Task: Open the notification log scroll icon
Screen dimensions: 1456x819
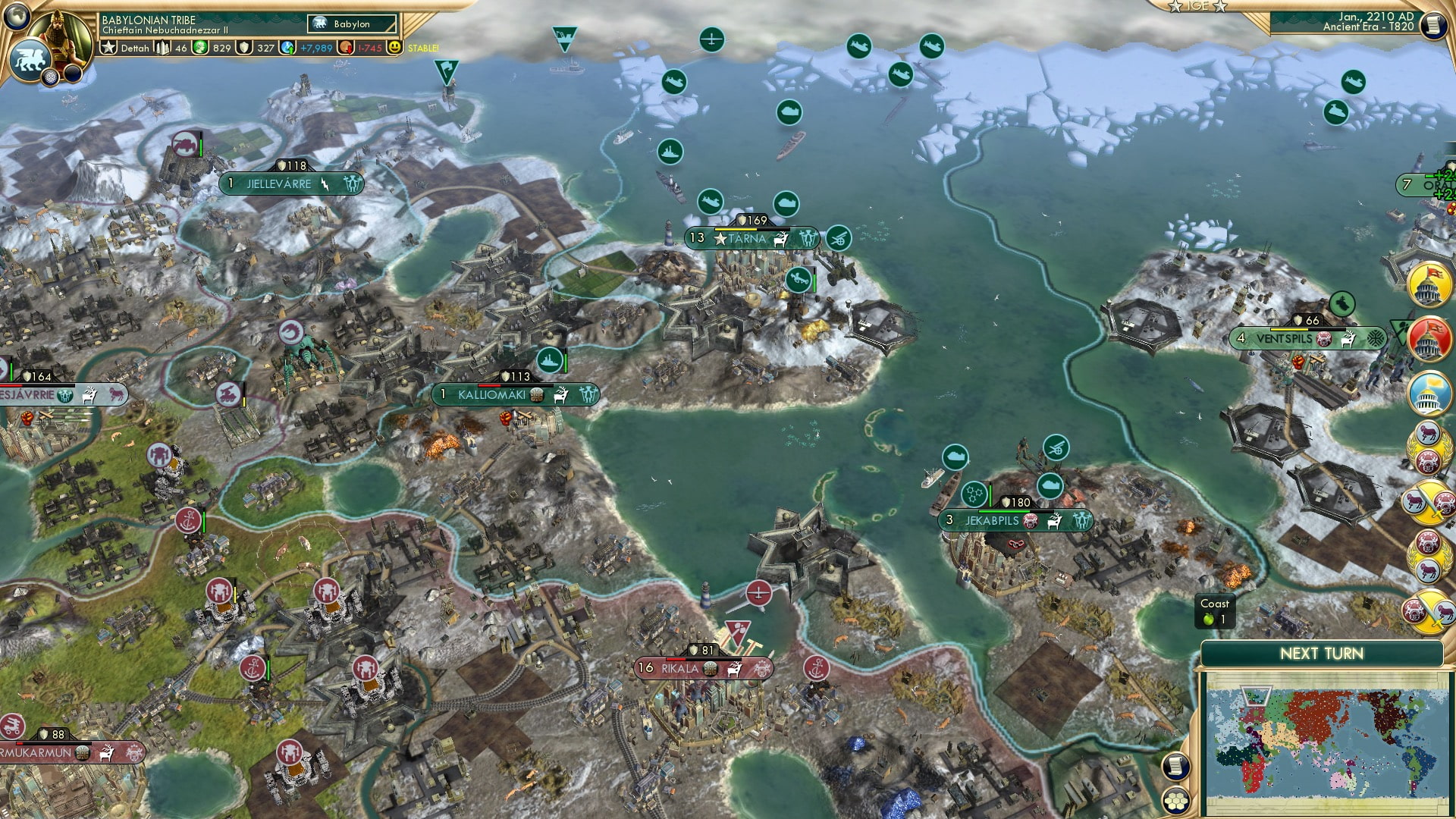Action: [x=1175, y=766]
